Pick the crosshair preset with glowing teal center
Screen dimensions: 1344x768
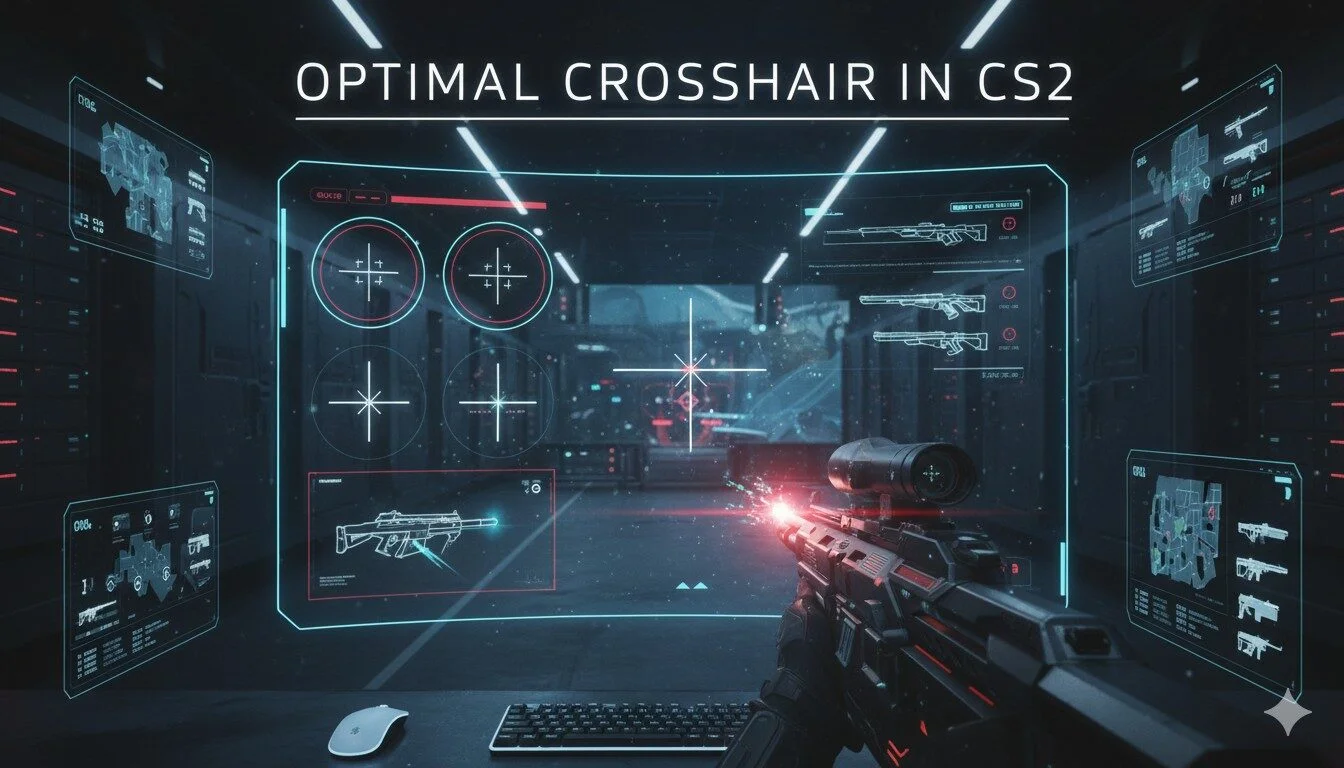tap(497, 402)
